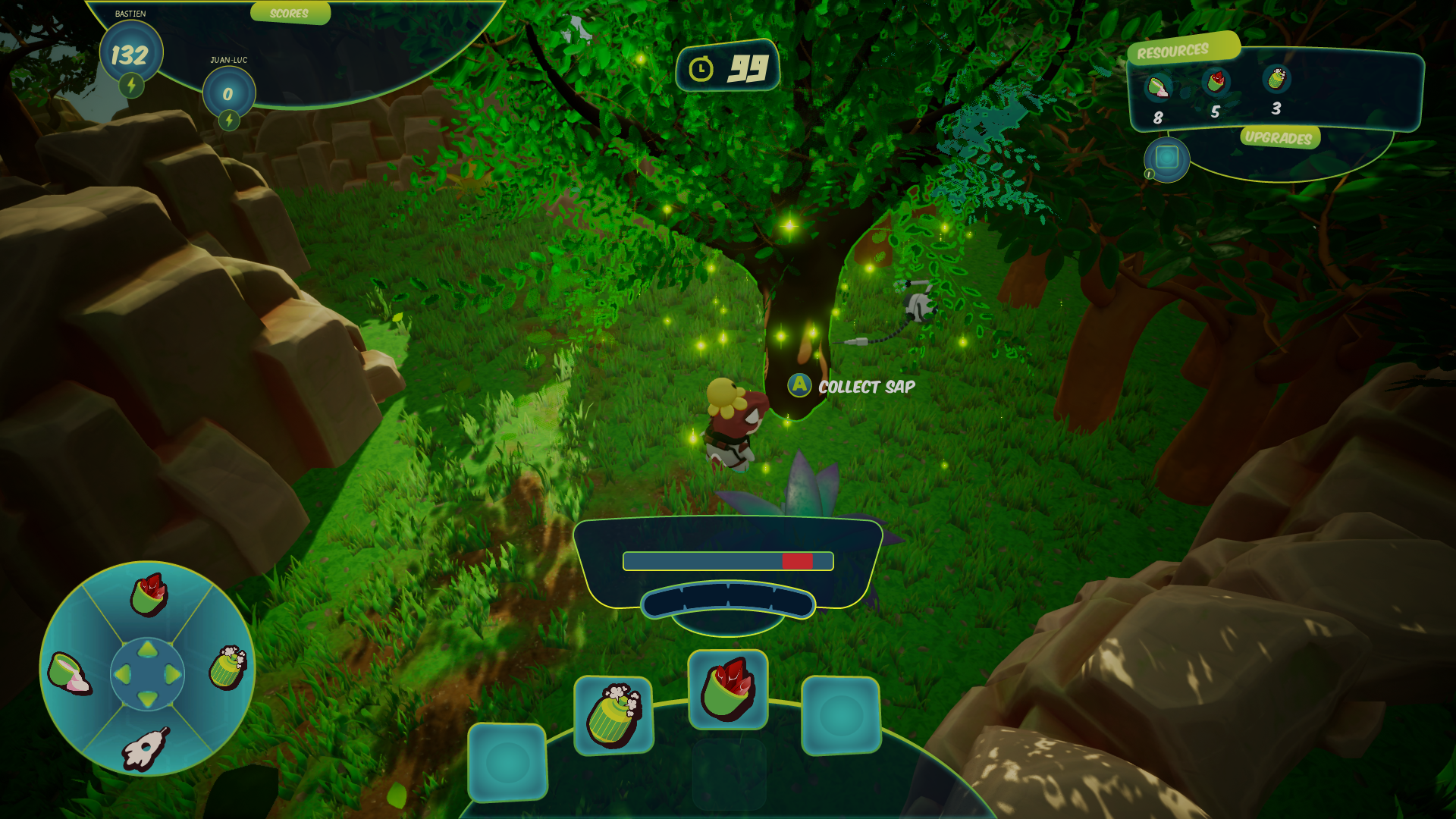Click the red crystal resource icon

(1216, 82)
